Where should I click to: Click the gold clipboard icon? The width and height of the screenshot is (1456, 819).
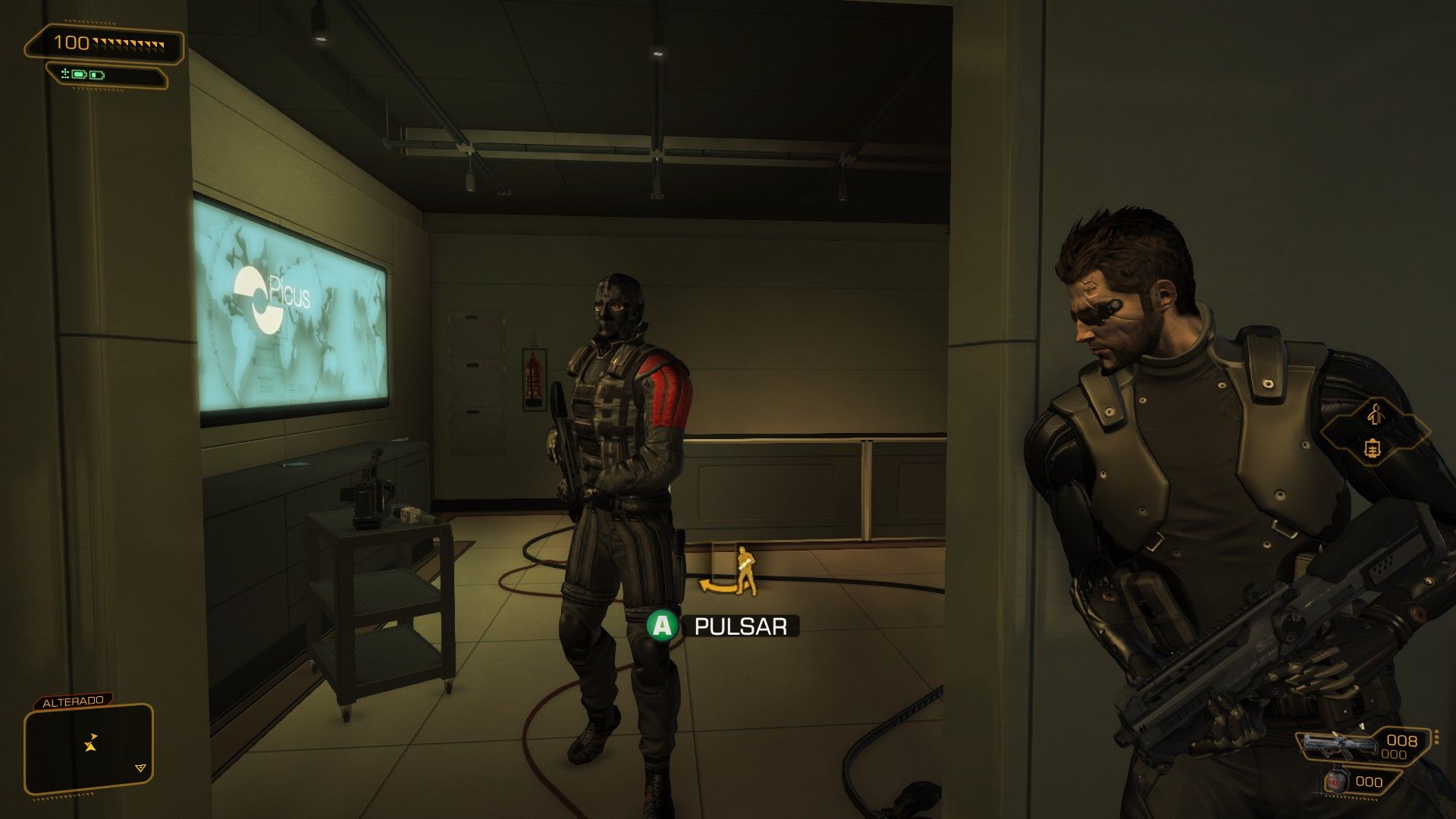pos(1373,448)
